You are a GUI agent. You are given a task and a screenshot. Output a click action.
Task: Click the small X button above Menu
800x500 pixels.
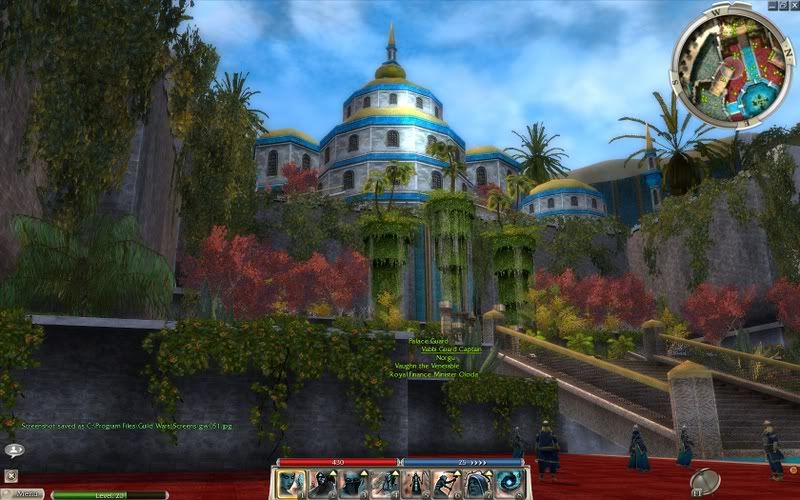pos(11,475)
